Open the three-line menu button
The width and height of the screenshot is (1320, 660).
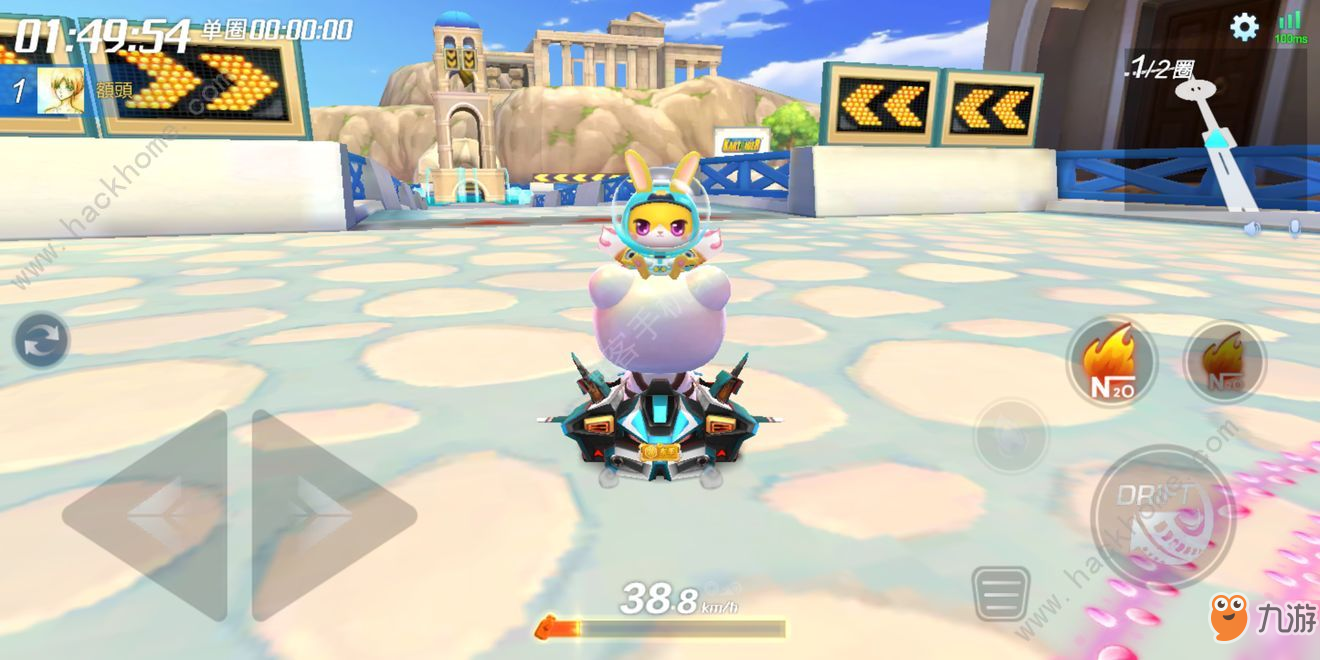coord(1001,594)
